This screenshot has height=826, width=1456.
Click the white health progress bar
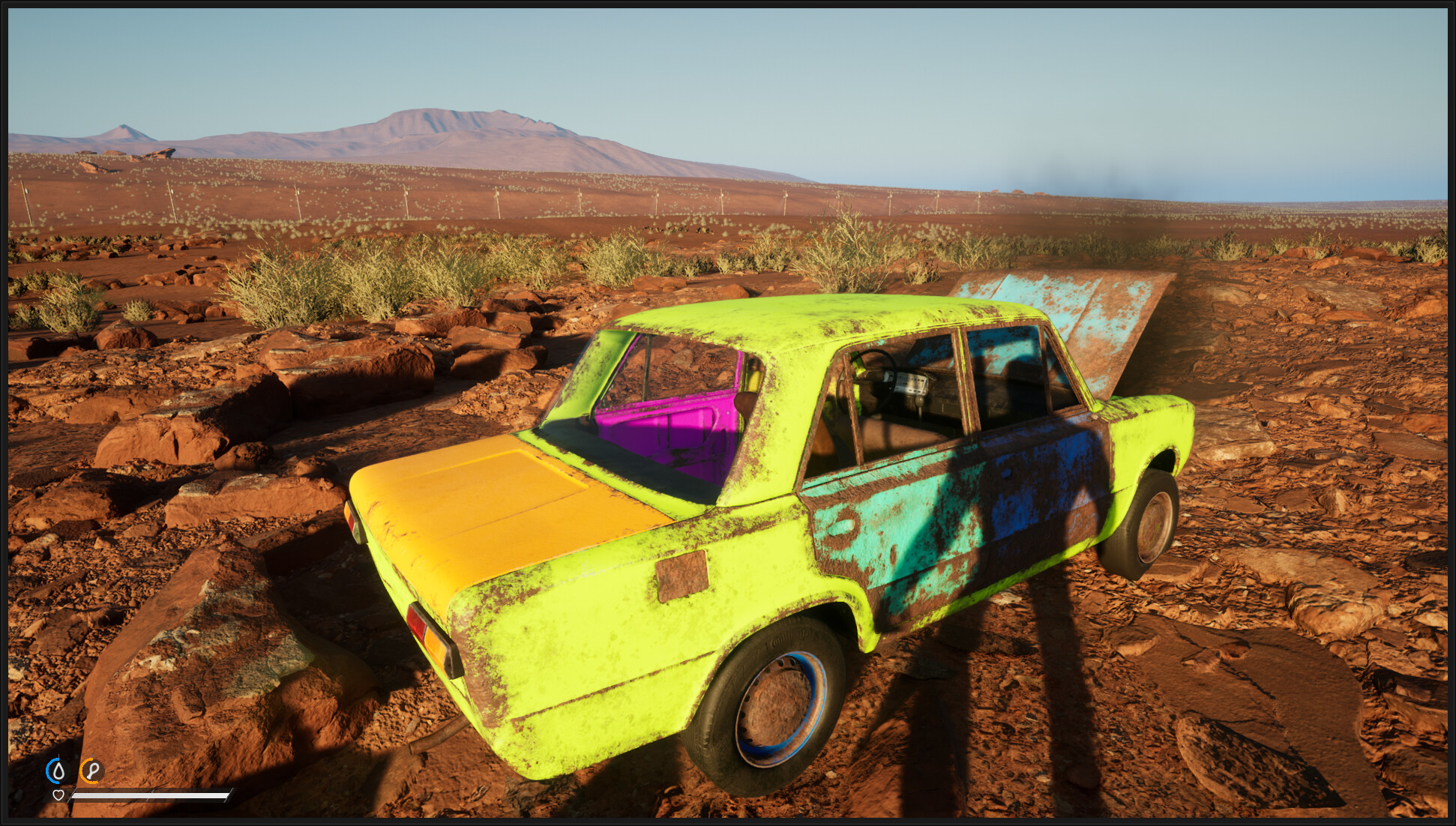pos(150,795)
